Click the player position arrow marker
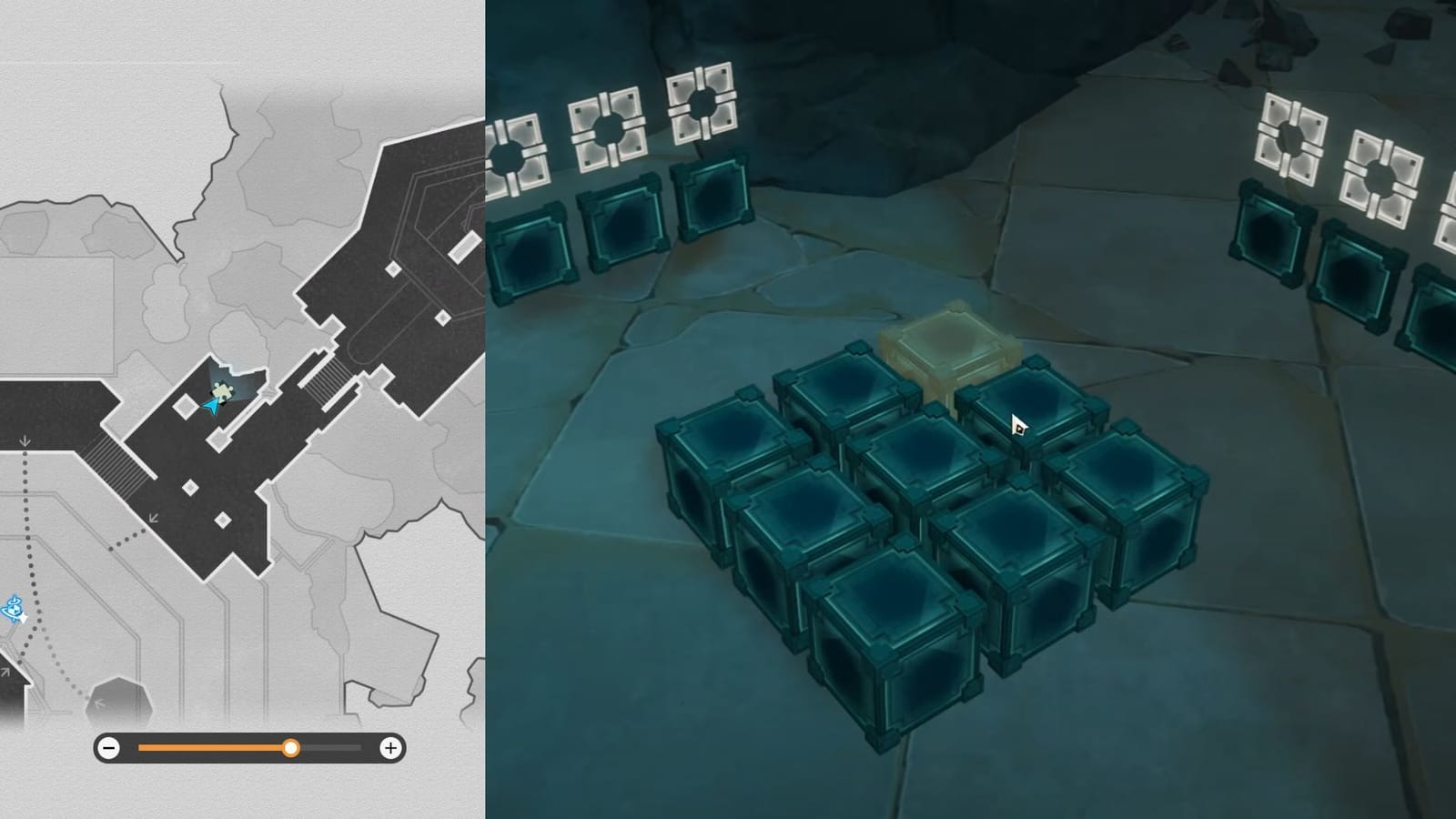1456x819 pixels. click(212, 409)
